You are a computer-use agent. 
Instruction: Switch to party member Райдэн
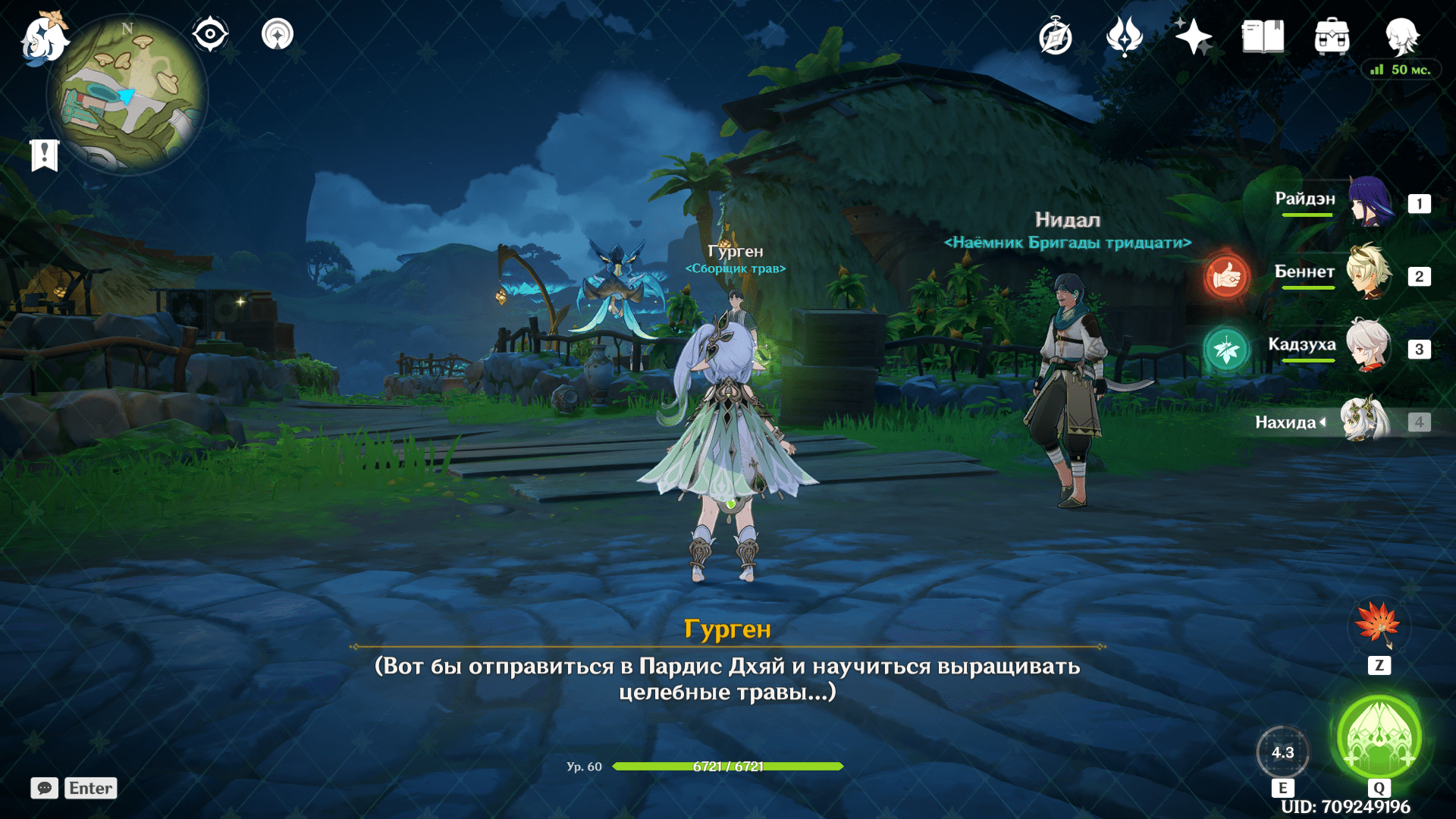tap(1370, 202)
